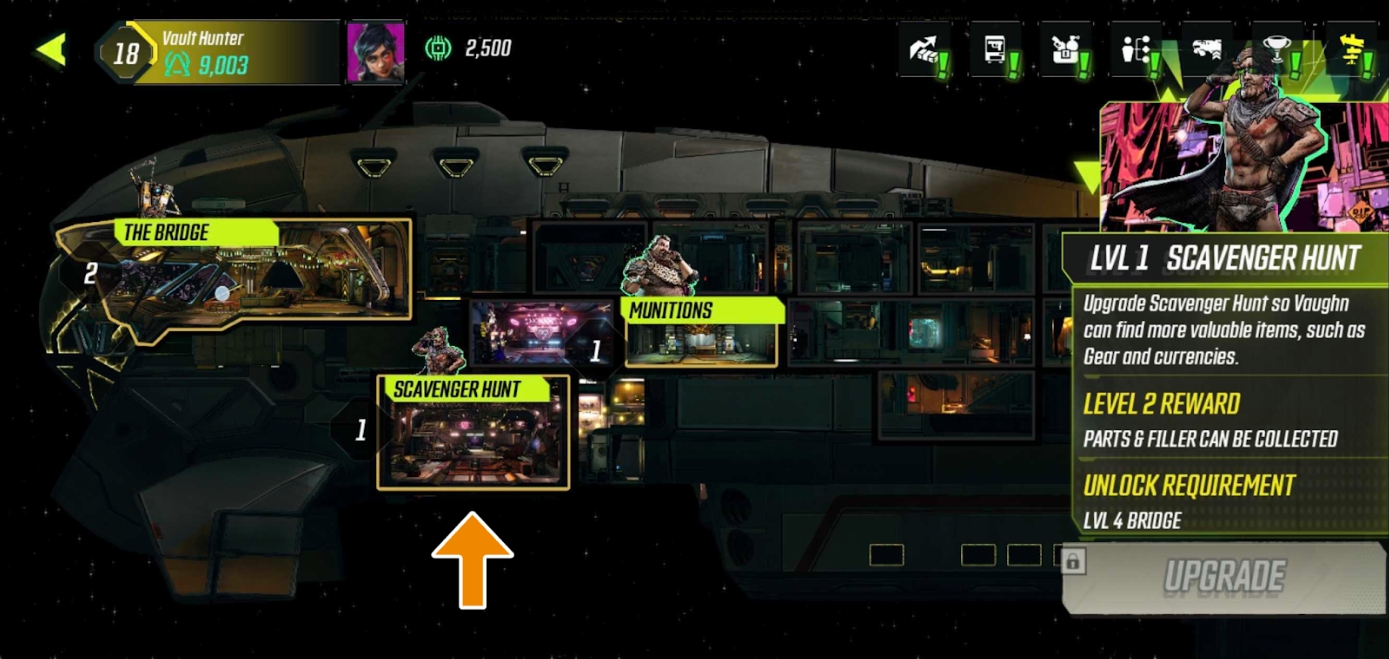
Task: Click the locked Upgrade button
Action: pyautogui.click(x=1224, y=577)
